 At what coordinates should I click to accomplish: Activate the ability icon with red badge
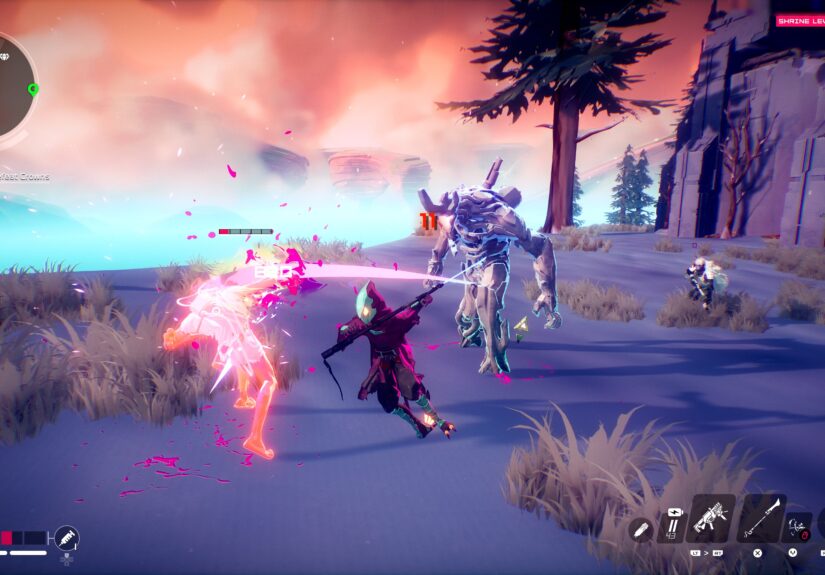tap(798, 524)
